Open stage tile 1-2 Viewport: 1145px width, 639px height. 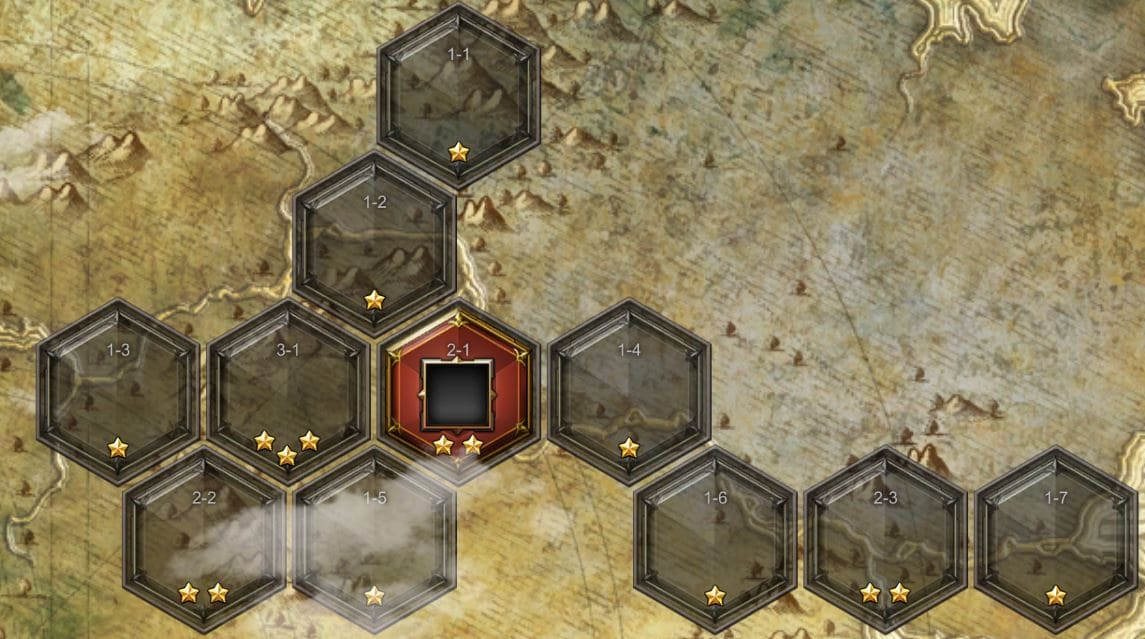(374, 243)
